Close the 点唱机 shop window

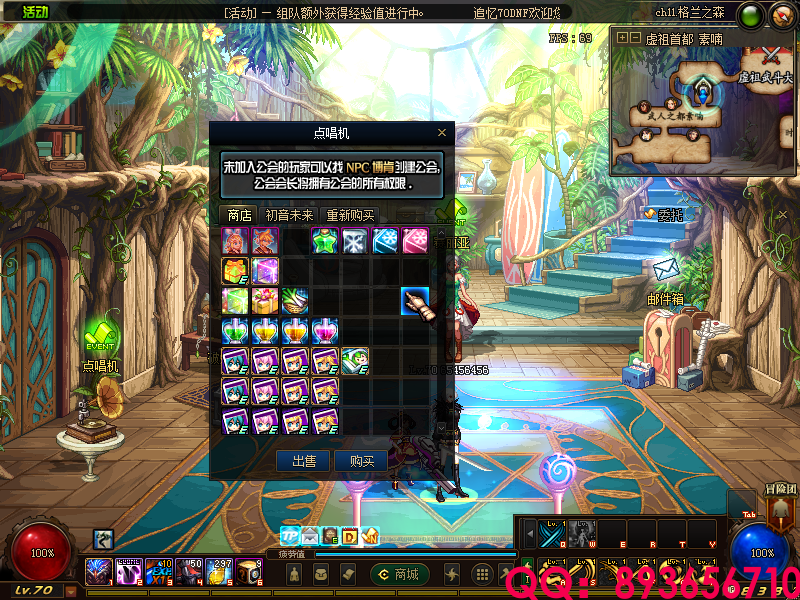(442, 132)
